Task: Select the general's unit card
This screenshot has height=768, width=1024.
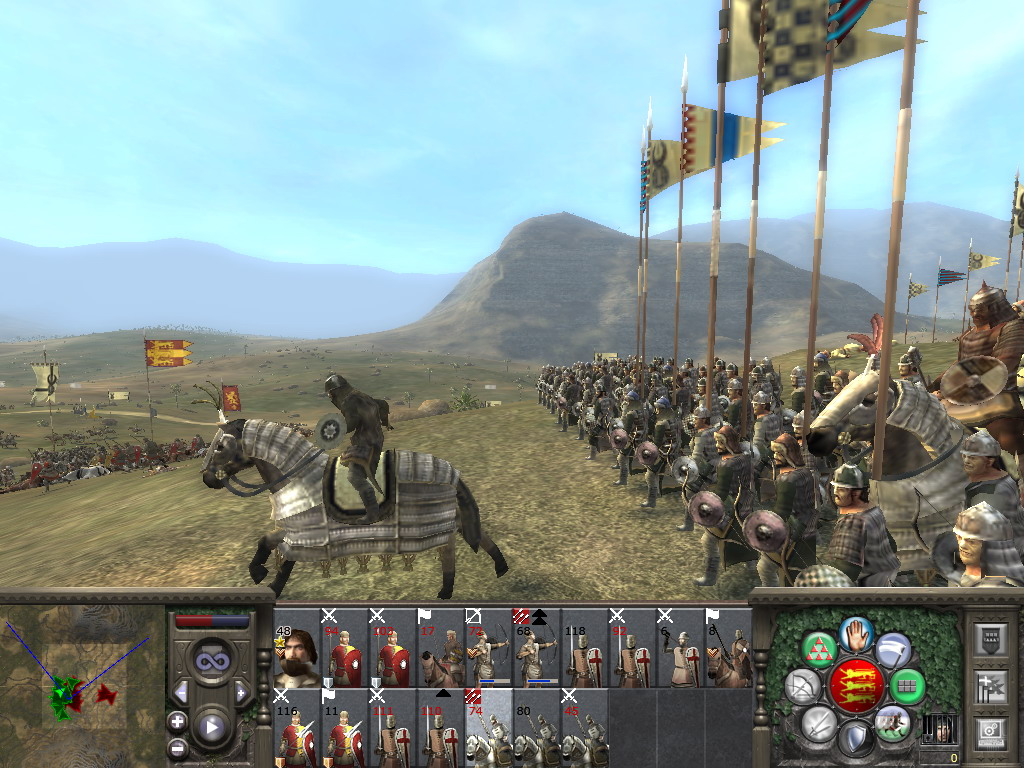Action: click(296, 648)
